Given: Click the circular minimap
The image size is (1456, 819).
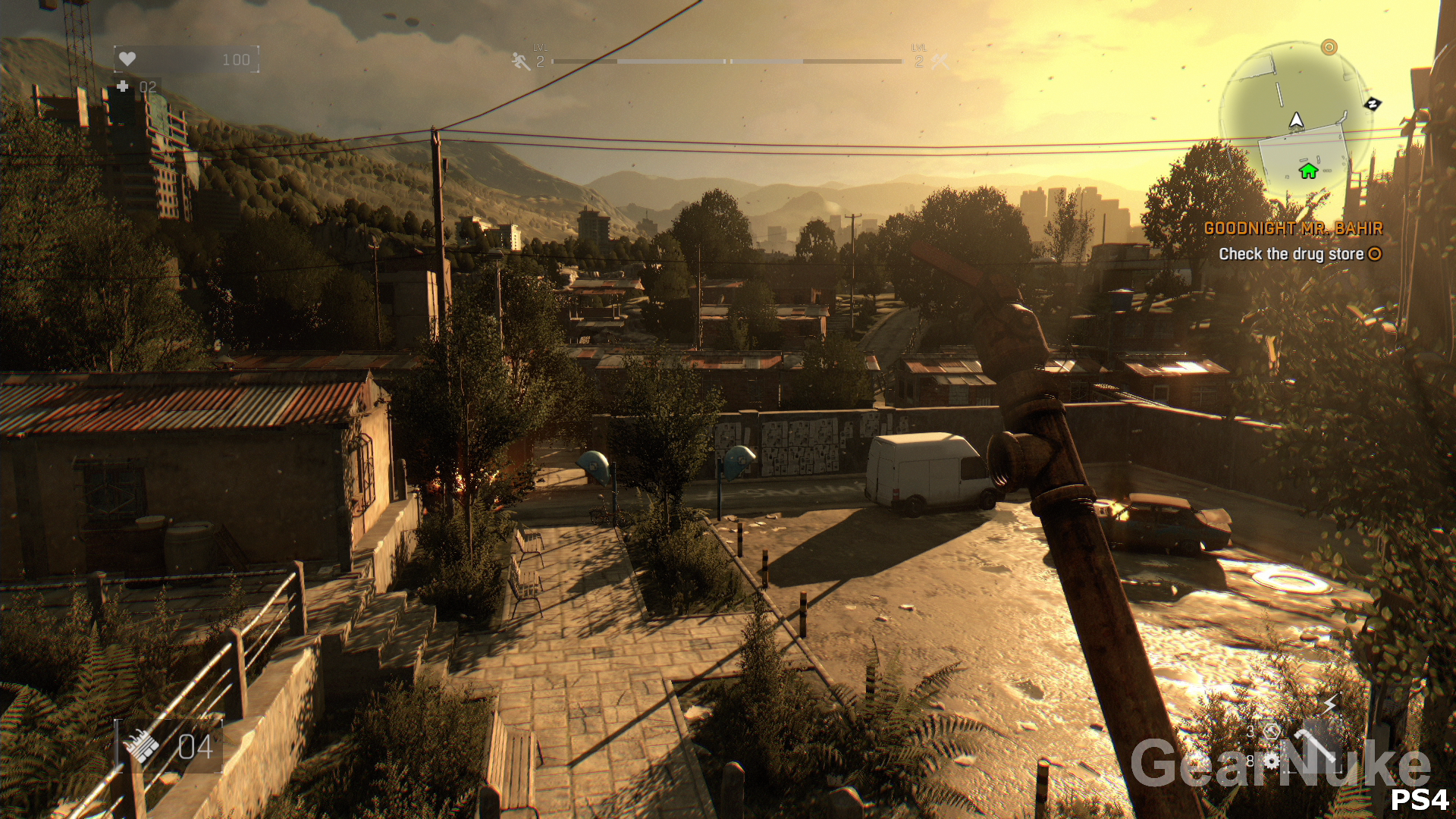Looking at the screenshot, I should [1295, 119].
